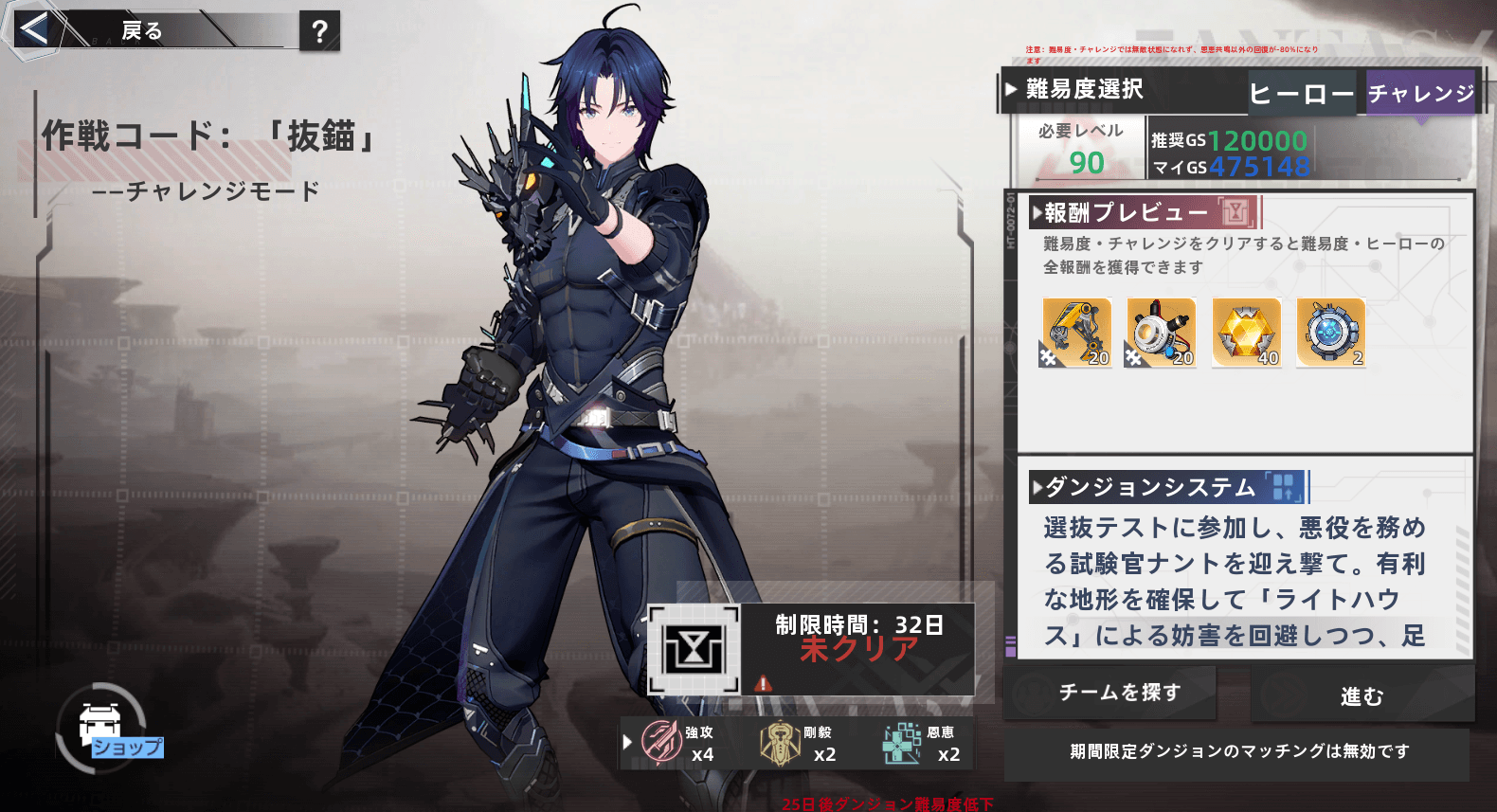This screenshot has width=1497, height=812.
Task: View the engine component reward x20
Action: [1160, 333]
